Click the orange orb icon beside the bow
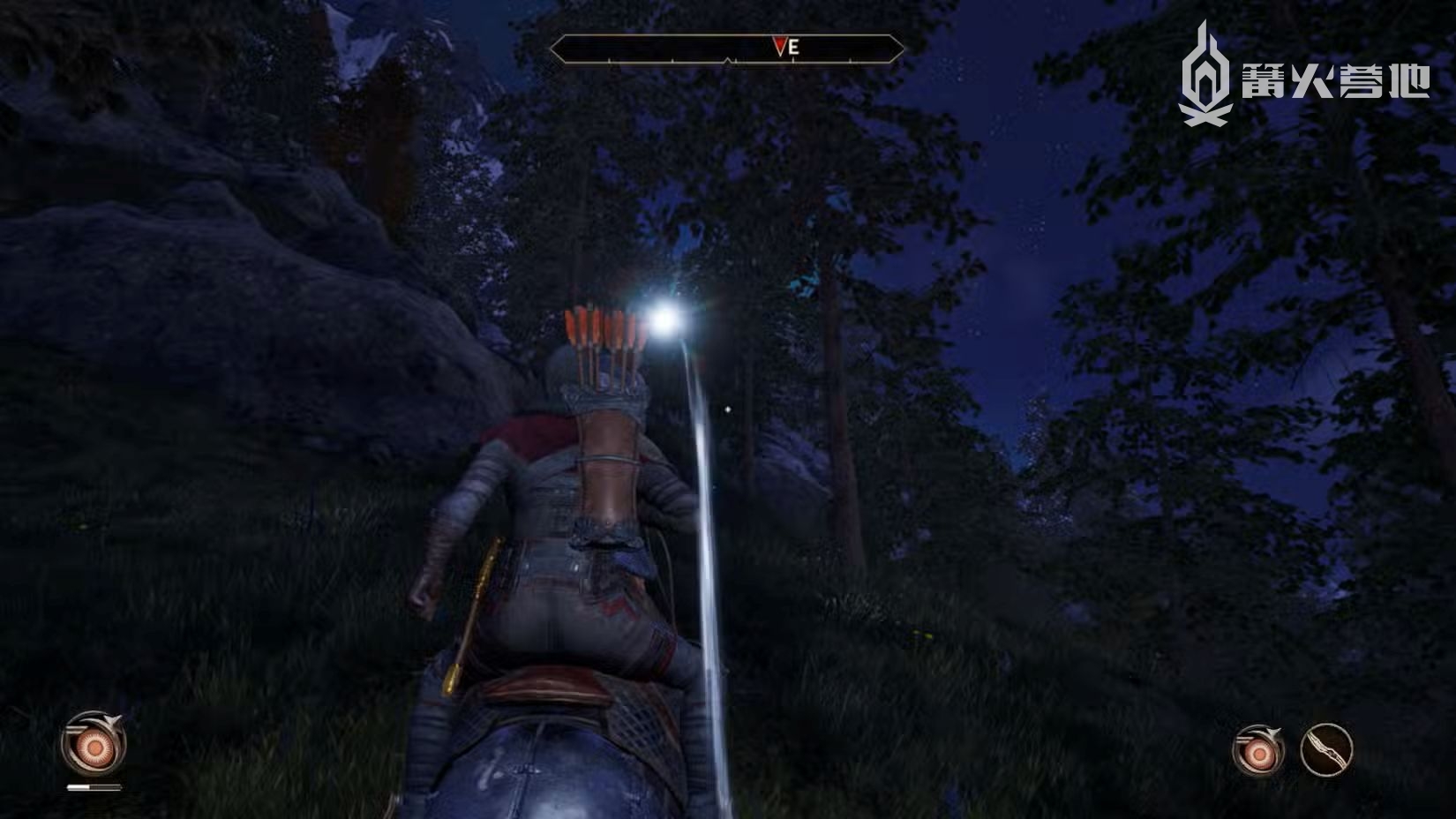This screenshot has height=819, width=1456. click(x=1258, y=752)
